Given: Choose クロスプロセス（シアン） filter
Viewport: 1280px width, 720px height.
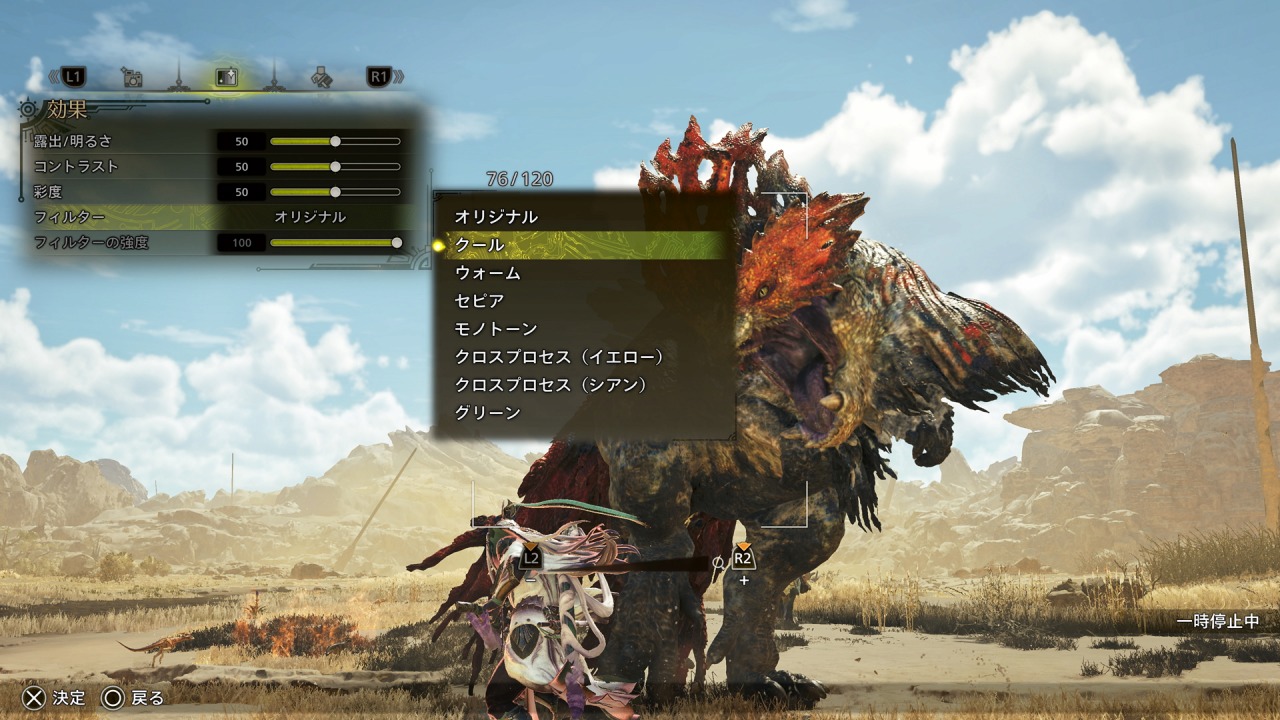Looking at the screenshot, I should [x=552, y=385].
